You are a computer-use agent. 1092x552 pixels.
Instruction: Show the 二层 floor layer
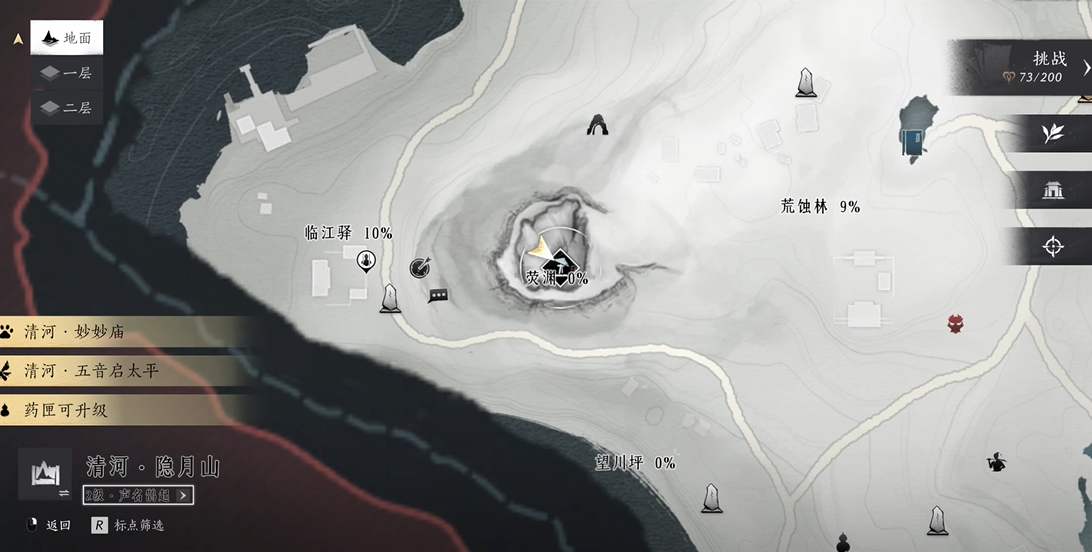(x=67, y=107)
